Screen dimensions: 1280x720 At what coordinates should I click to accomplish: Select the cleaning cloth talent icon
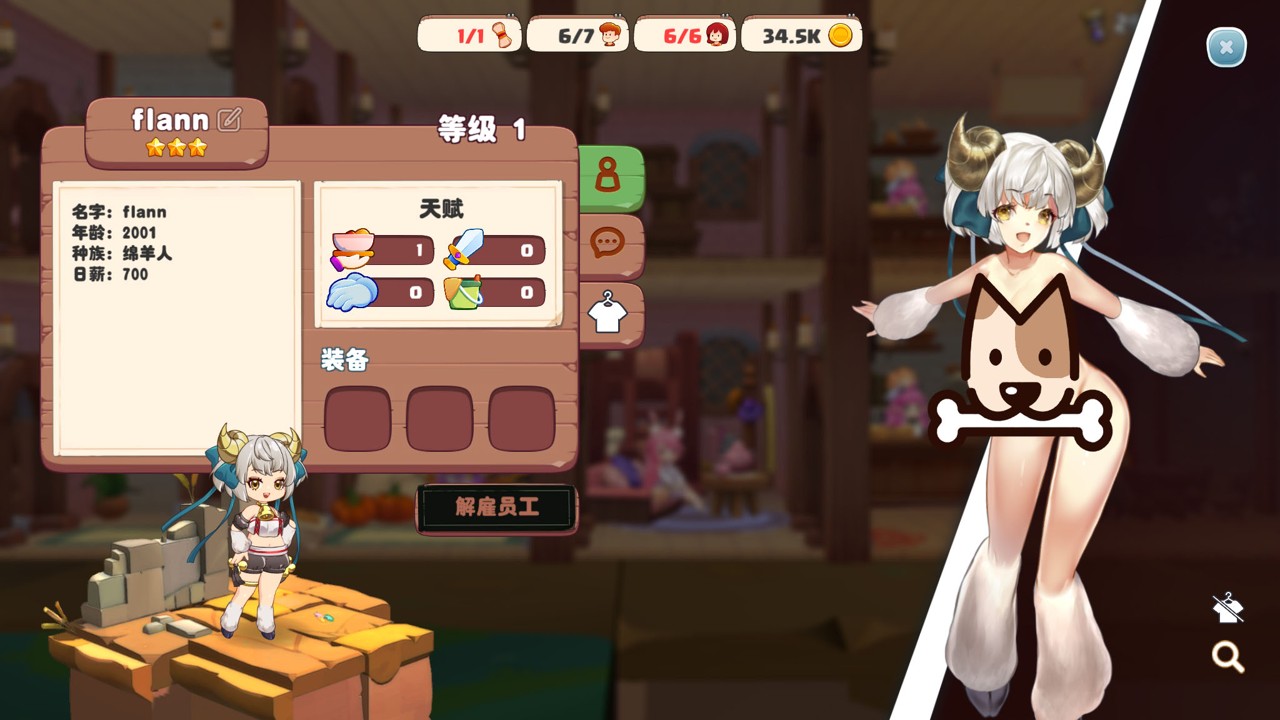tap(352, 292)
